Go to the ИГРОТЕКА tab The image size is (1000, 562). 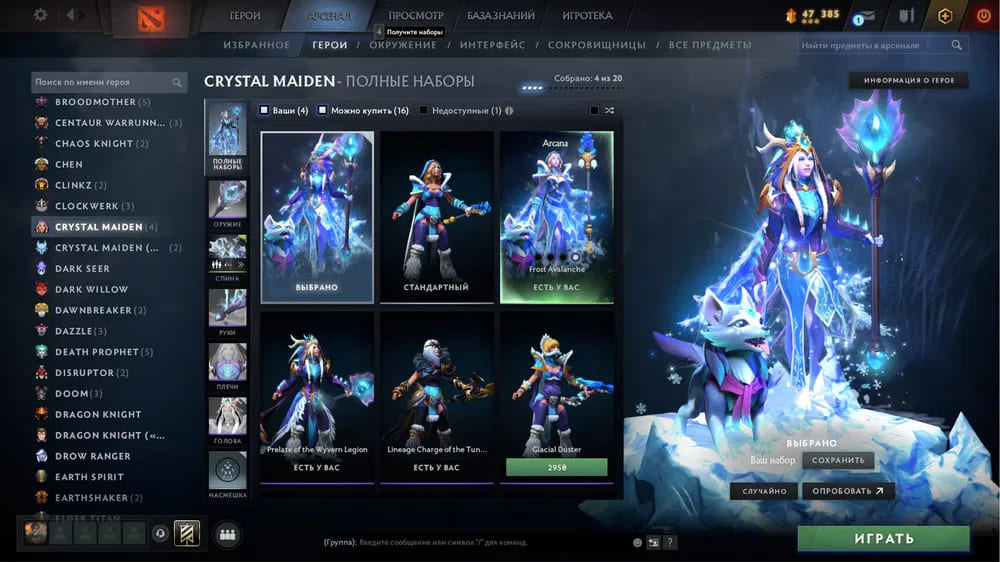click(x=588, y=16)
